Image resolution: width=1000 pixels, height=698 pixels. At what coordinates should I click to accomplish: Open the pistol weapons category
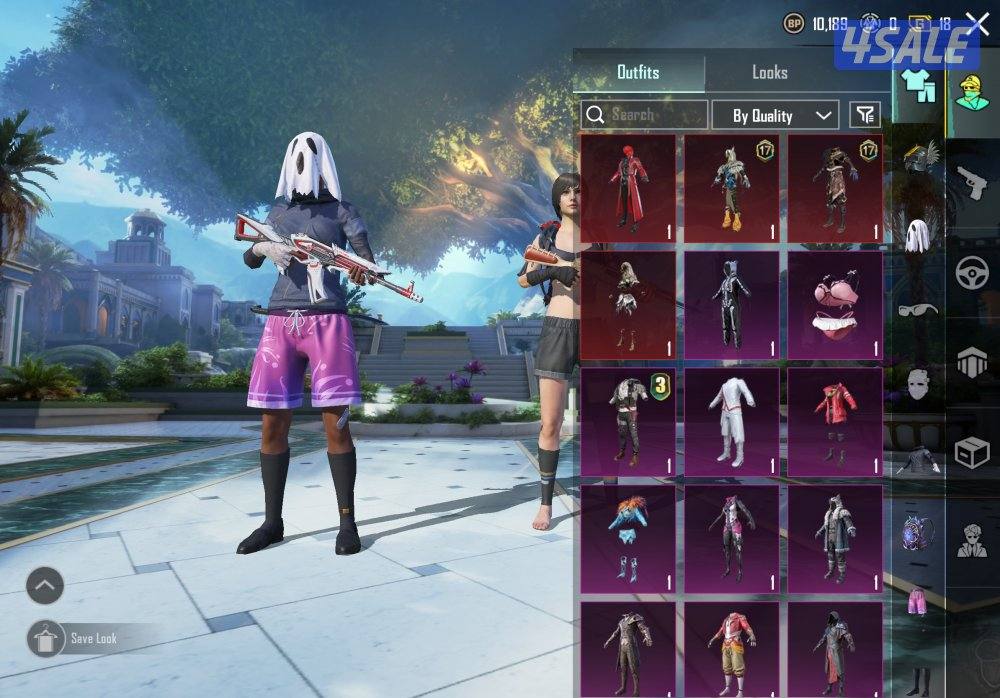(971, 183)
